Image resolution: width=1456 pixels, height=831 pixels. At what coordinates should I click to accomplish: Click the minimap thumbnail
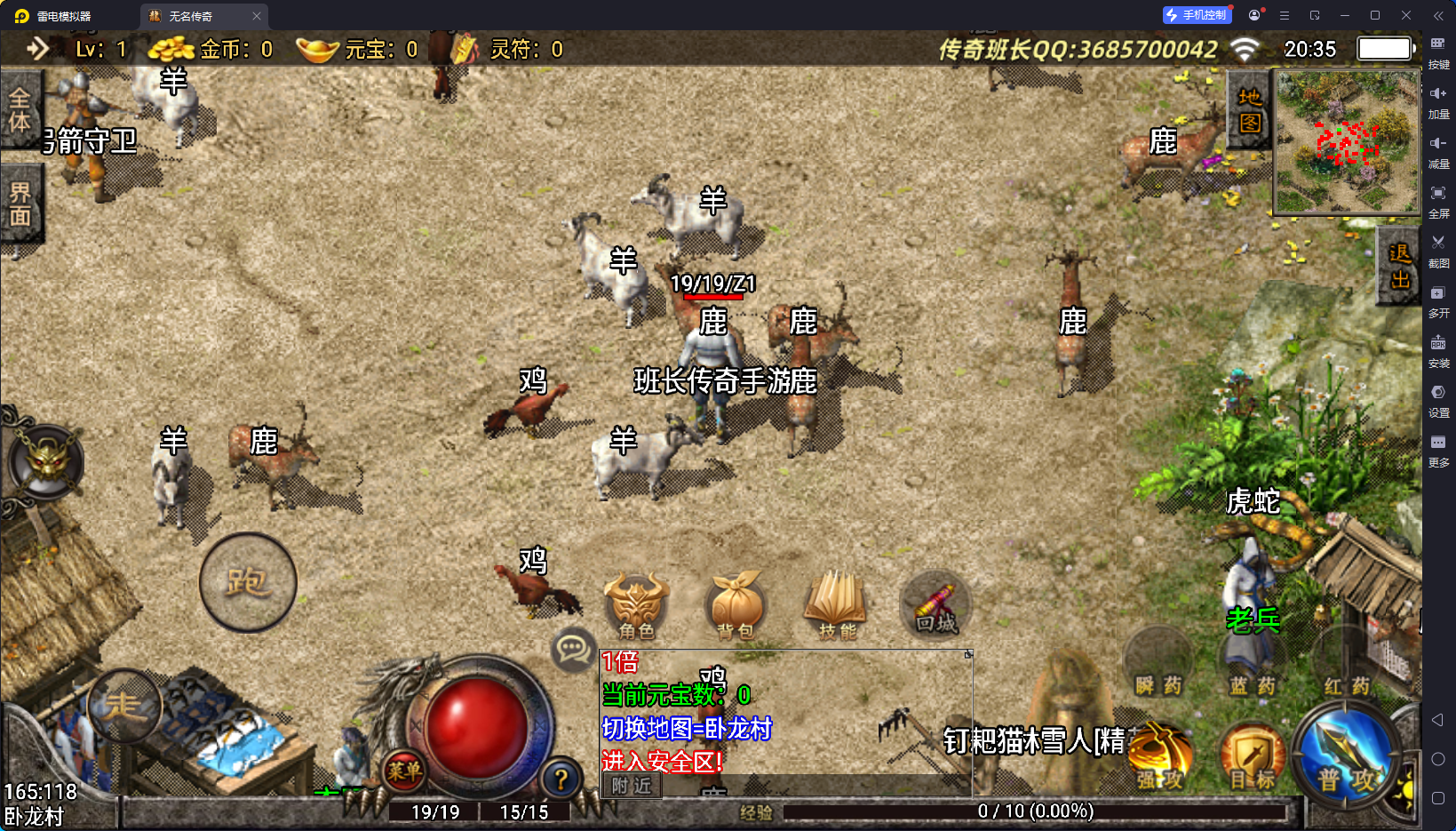pos(1347,142)
